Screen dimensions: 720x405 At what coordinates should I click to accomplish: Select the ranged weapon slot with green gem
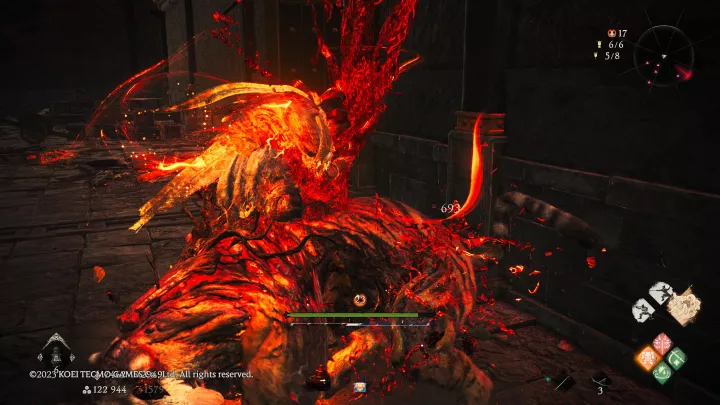click(x=563, y=381)
